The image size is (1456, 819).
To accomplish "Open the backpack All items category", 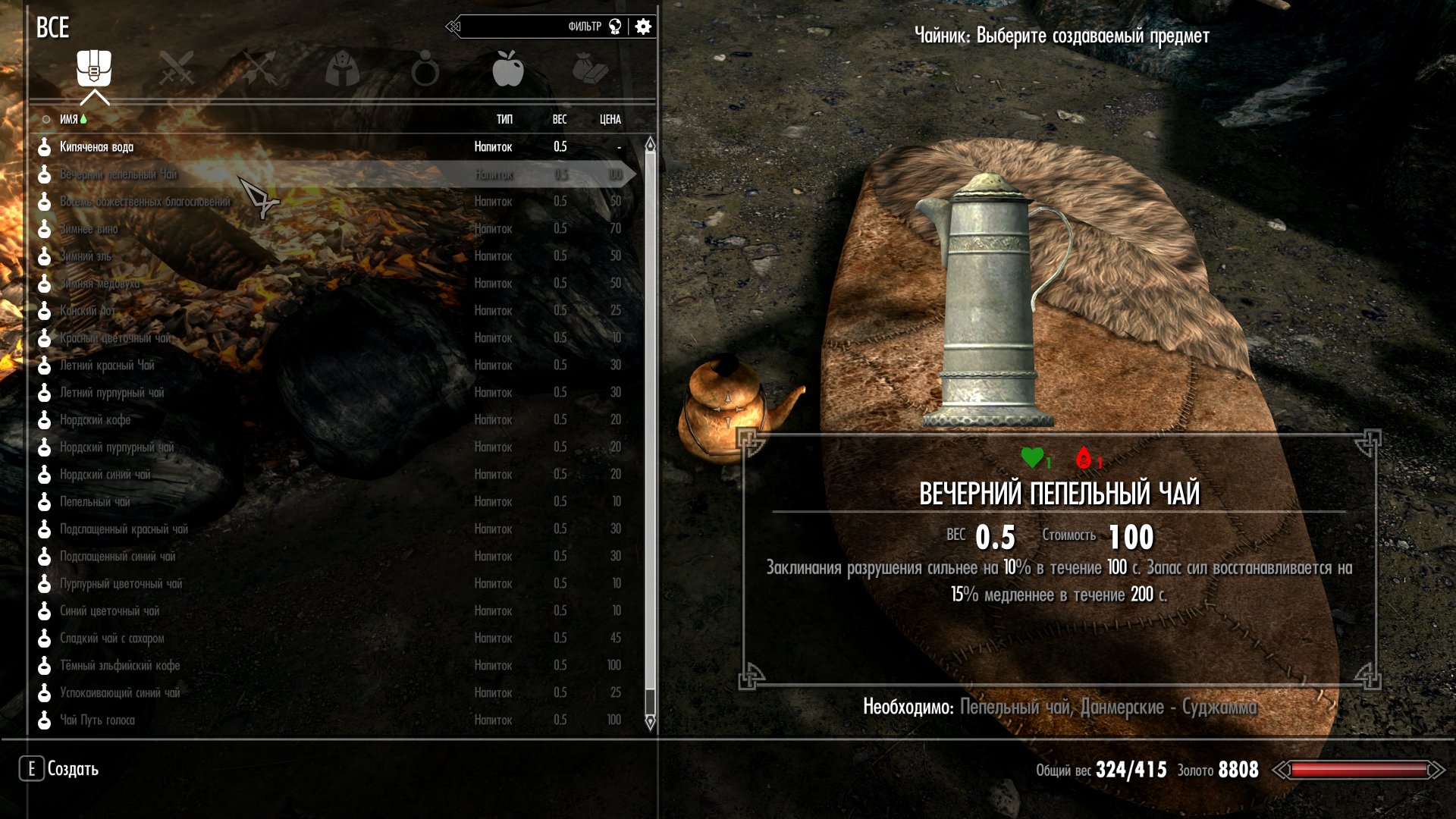I will point(94,69).
